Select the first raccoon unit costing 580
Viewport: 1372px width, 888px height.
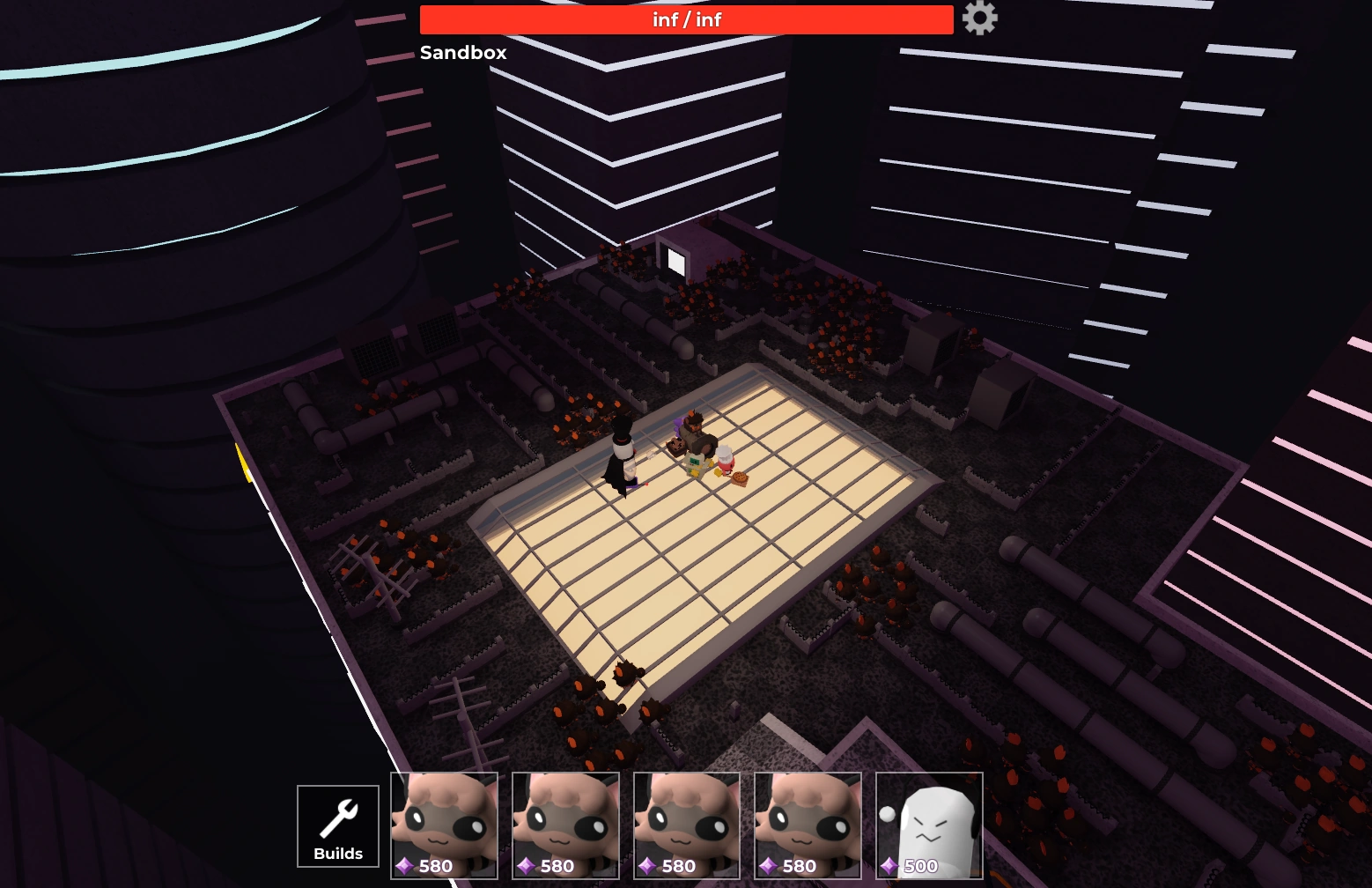444,825
